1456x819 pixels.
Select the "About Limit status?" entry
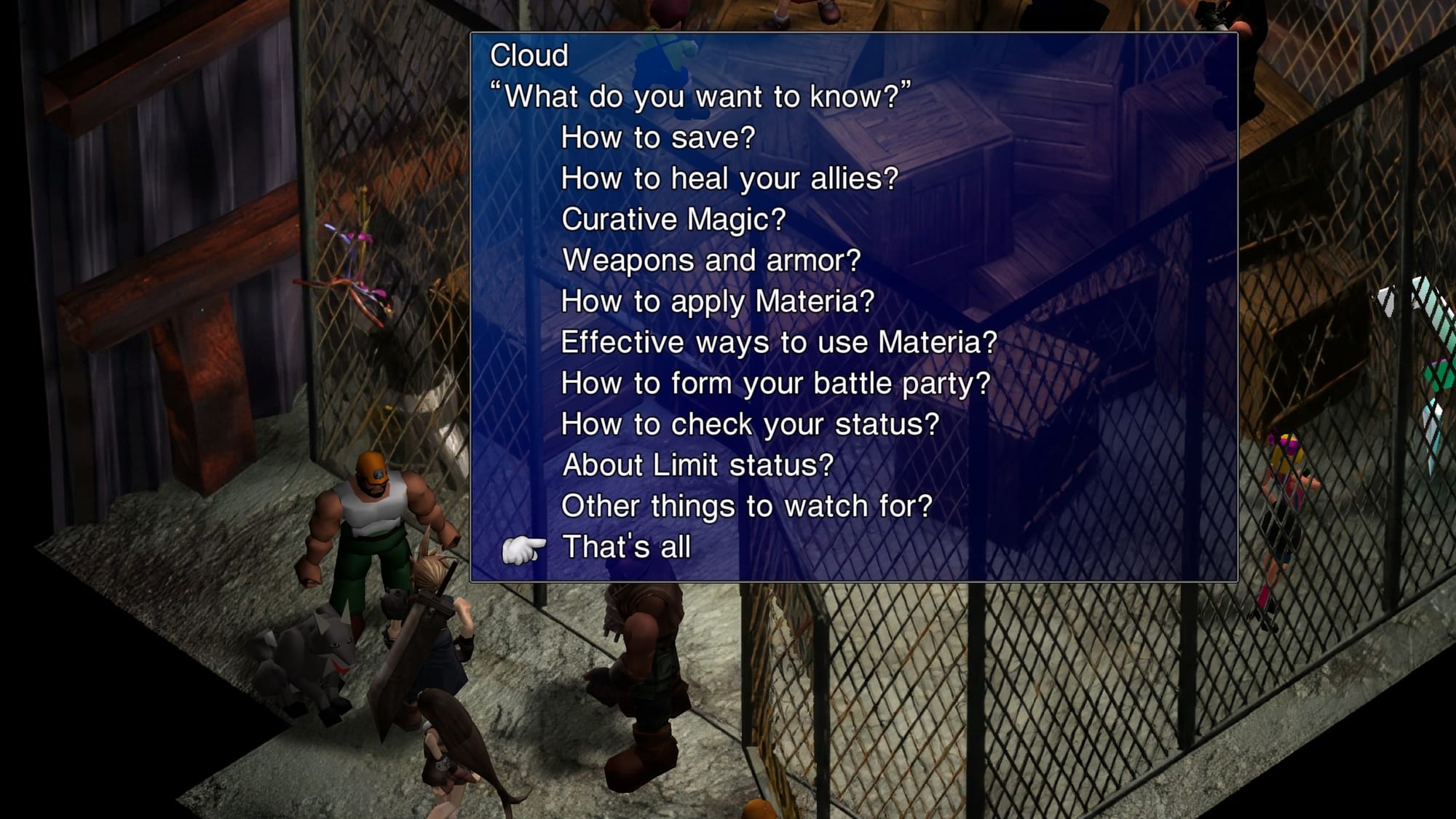pyautogui.click(x=697, y=465)
